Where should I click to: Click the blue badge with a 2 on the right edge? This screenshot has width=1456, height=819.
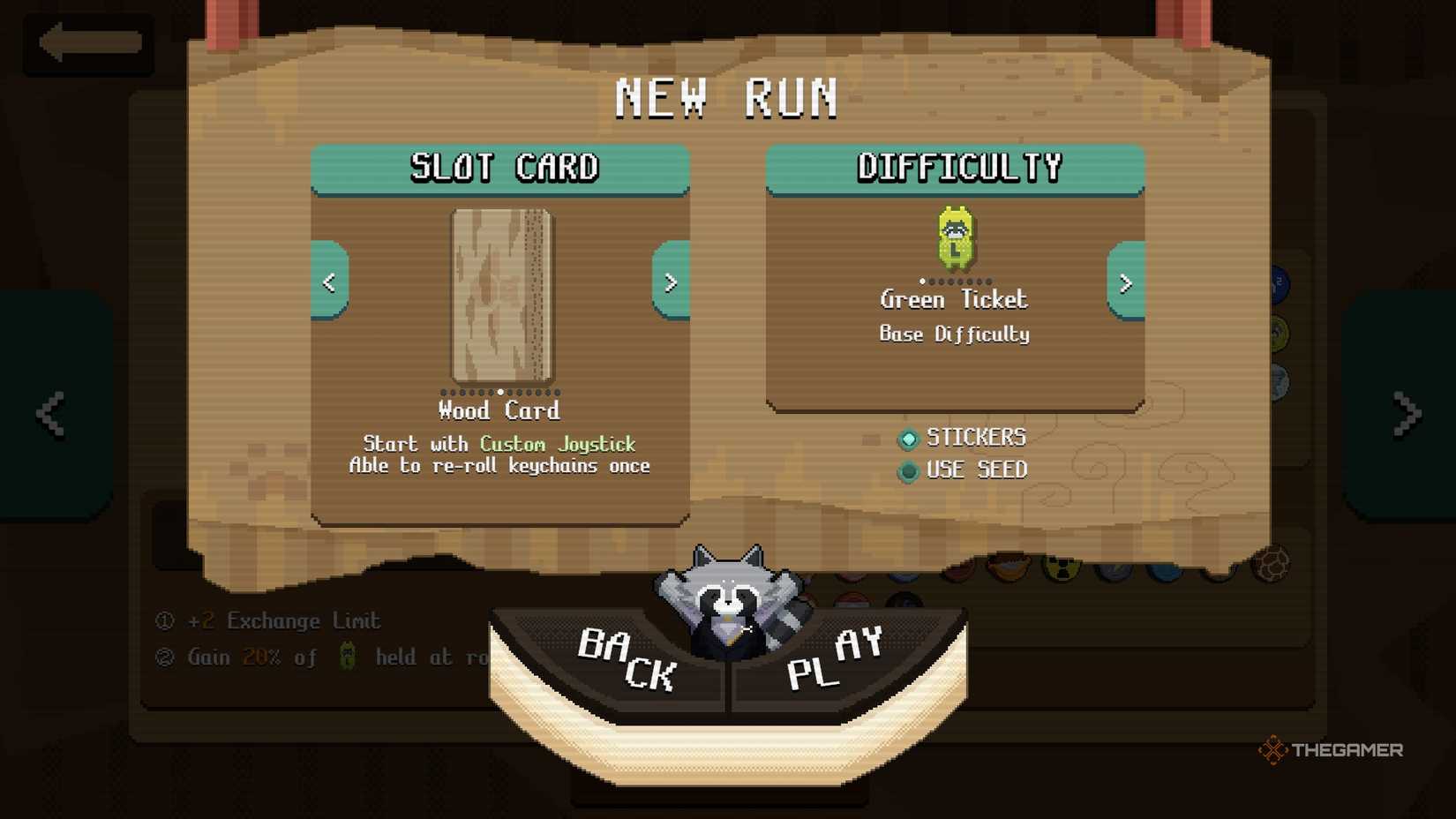(1278, 282)
